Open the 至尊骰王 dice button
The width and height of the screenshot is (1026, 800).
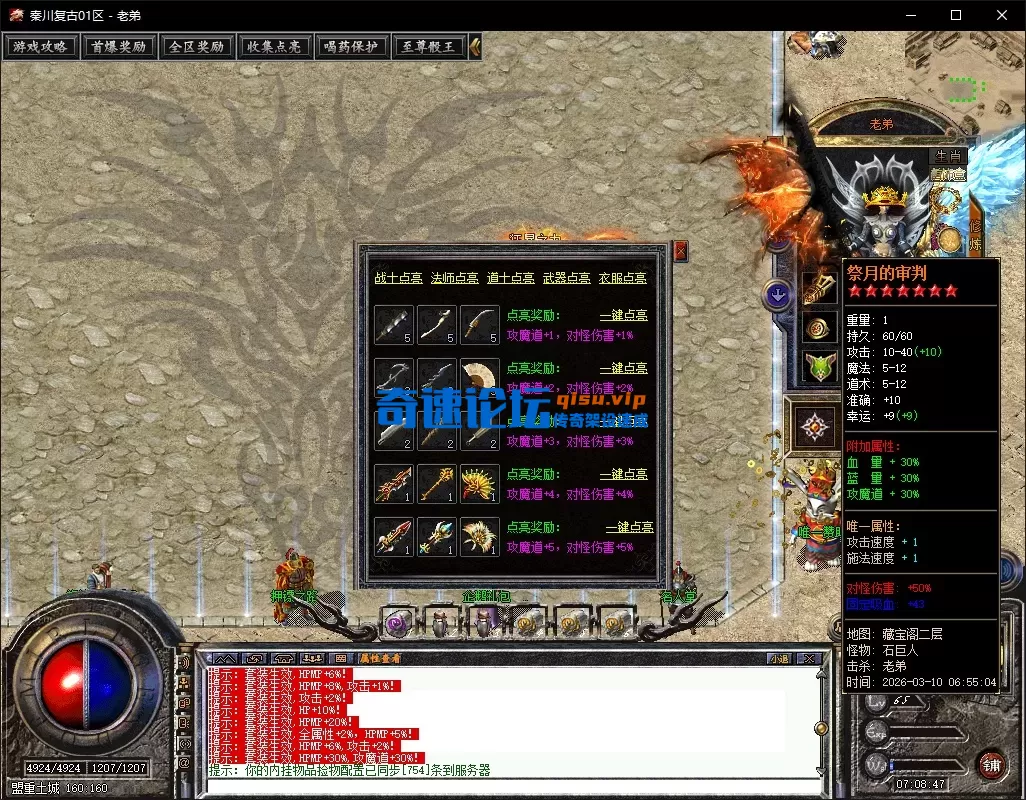tap(430, 46)
